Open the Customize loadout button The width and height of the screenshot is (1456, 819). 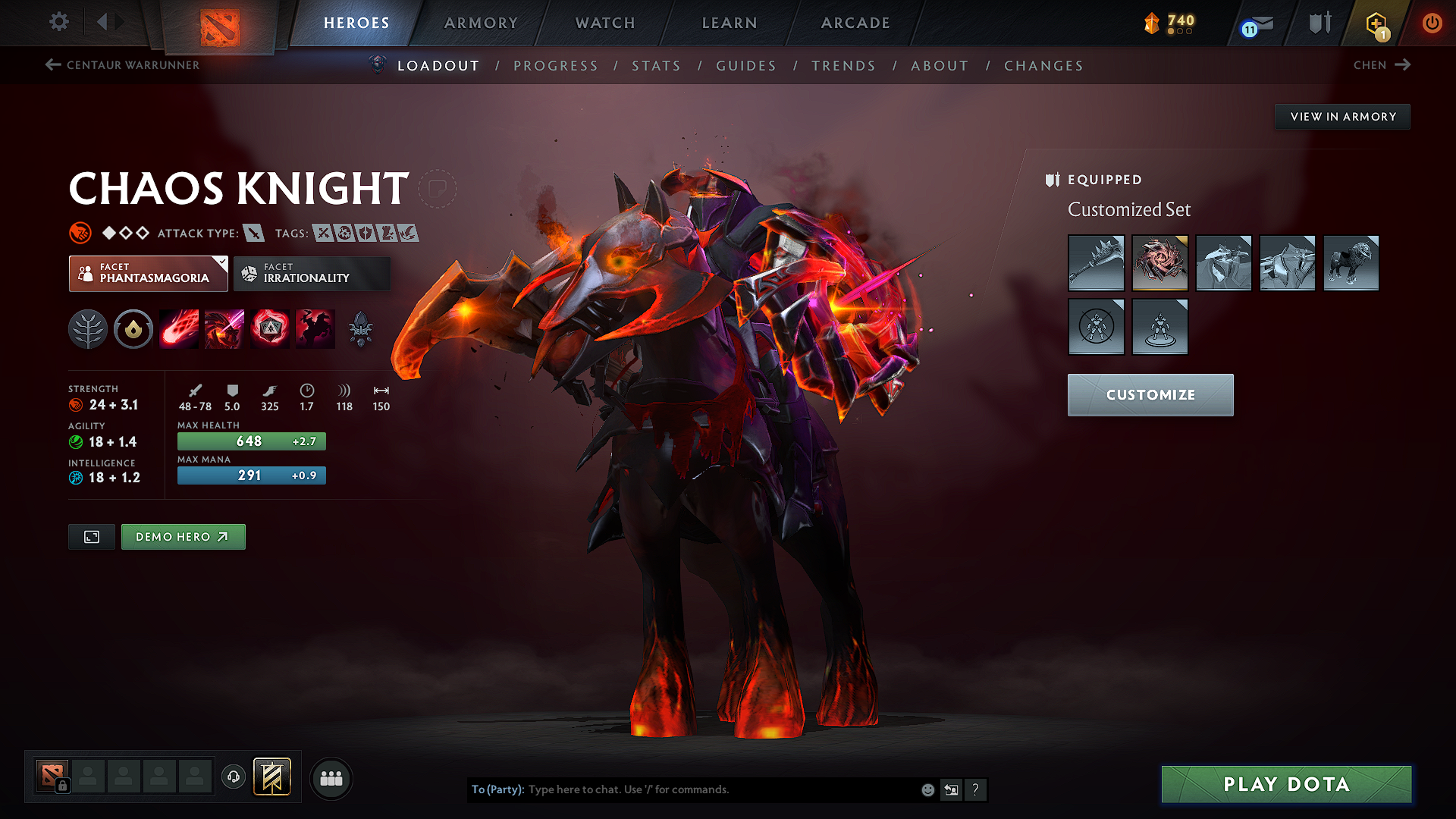1150,395
